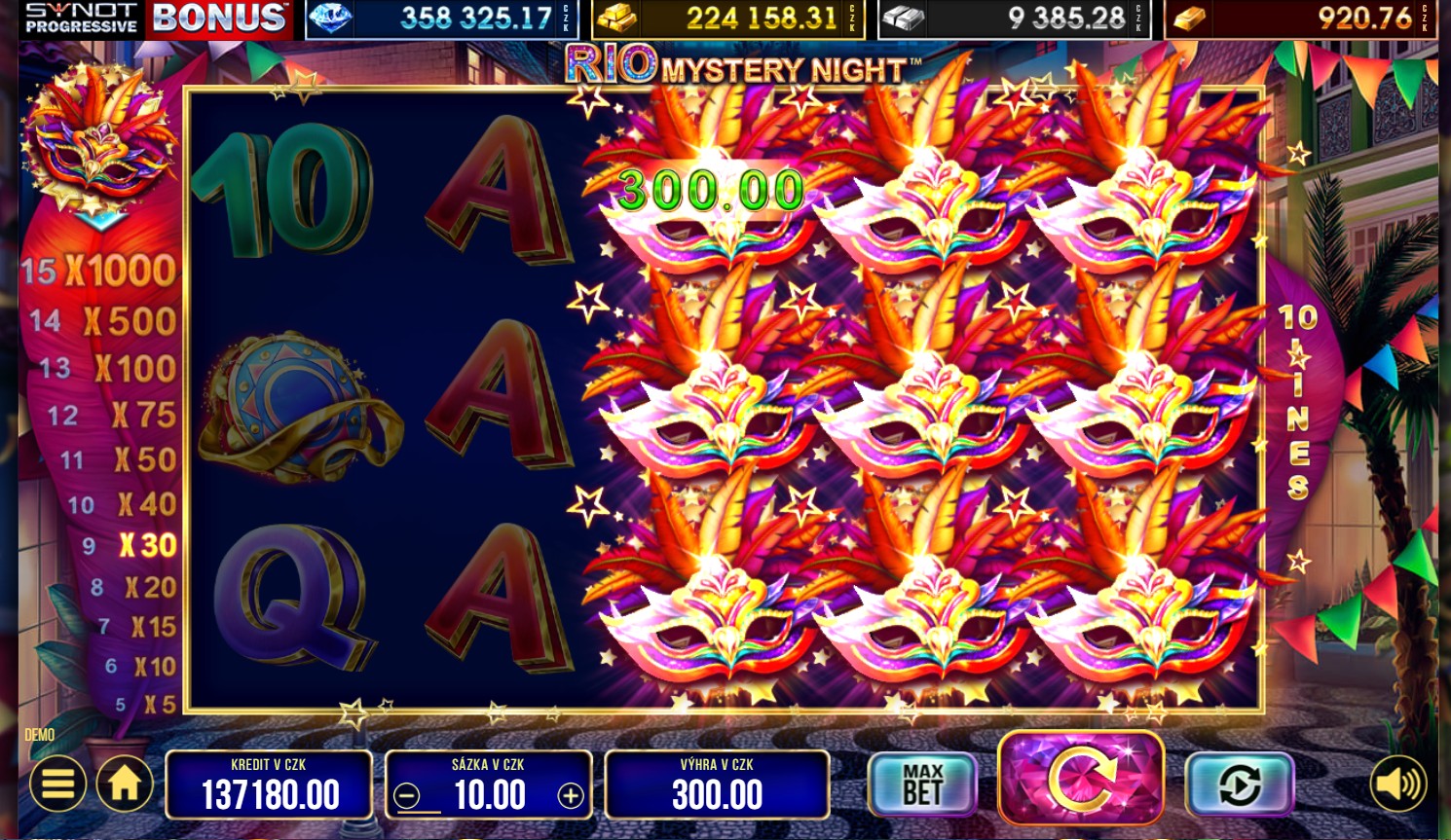Increase the bet with the plus button
1451x840 pixels.
(571, 796)
